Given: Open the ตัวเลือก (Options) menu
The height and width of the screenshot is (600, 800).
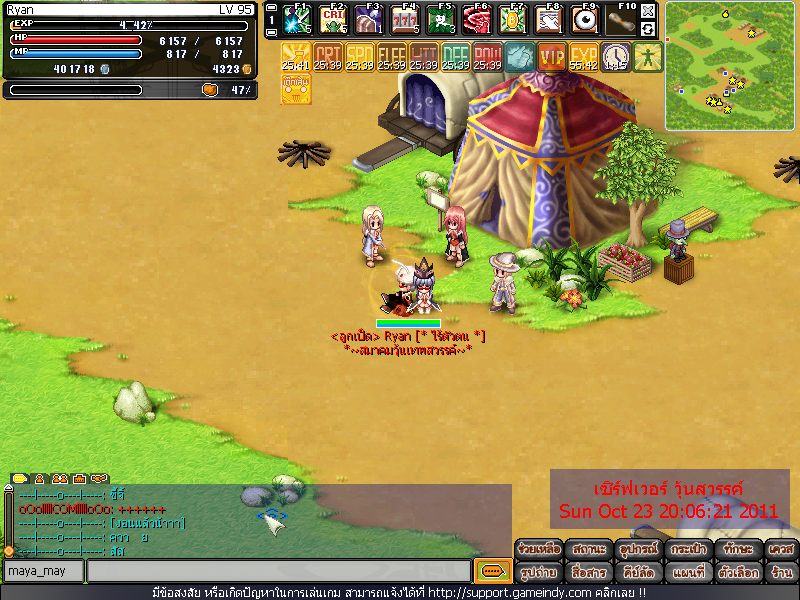Looking at the screenshot, I should coord(738,573).
